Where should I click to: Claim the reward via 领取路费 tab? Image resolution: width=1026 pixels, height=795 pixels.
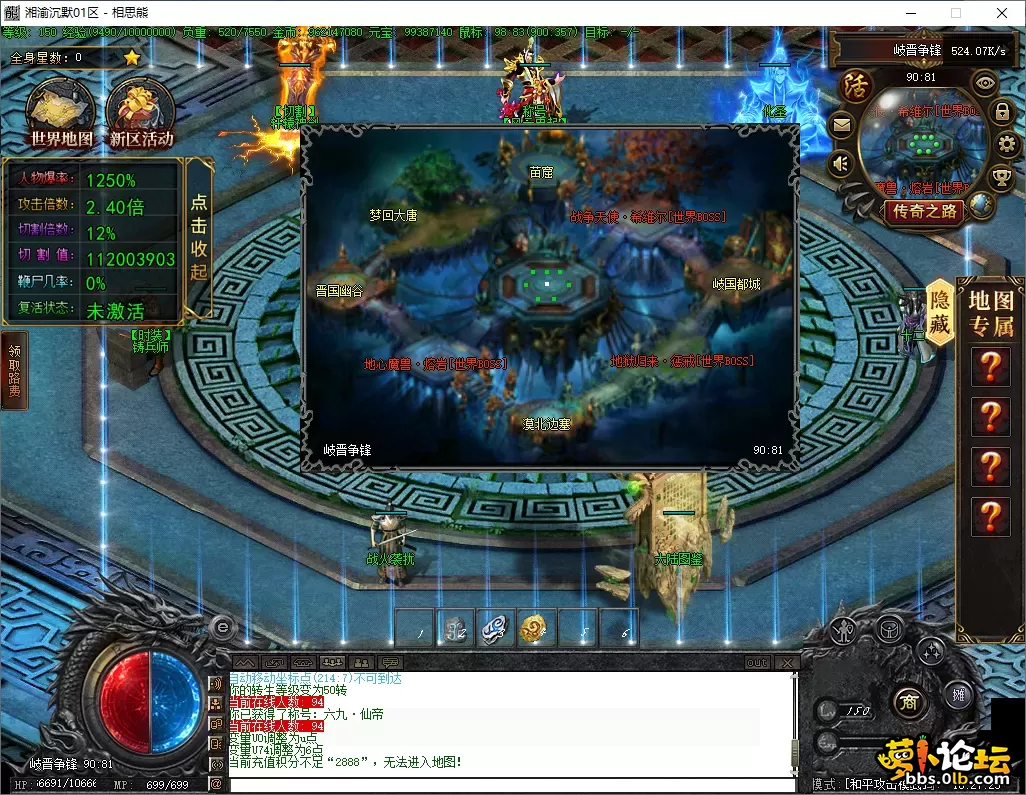(x=14, y=371)
